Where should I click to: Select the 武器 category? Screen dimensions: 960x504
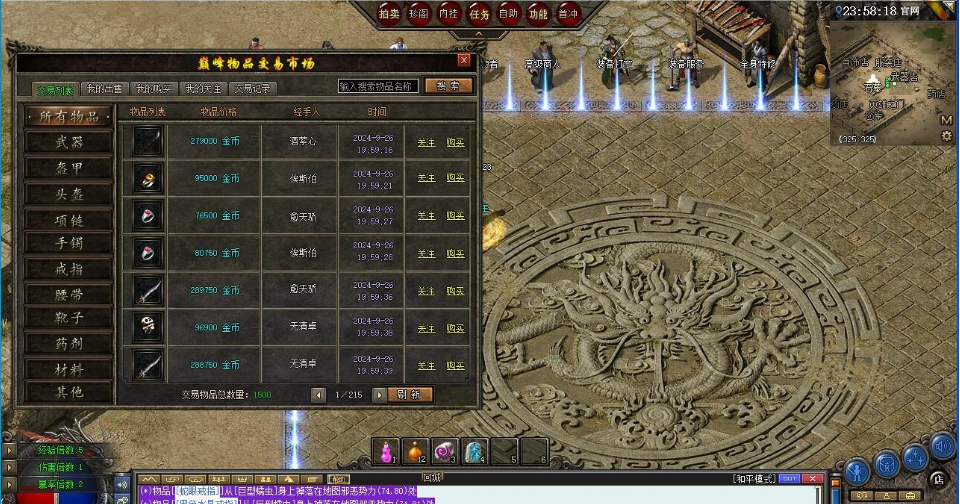[69, 143]
